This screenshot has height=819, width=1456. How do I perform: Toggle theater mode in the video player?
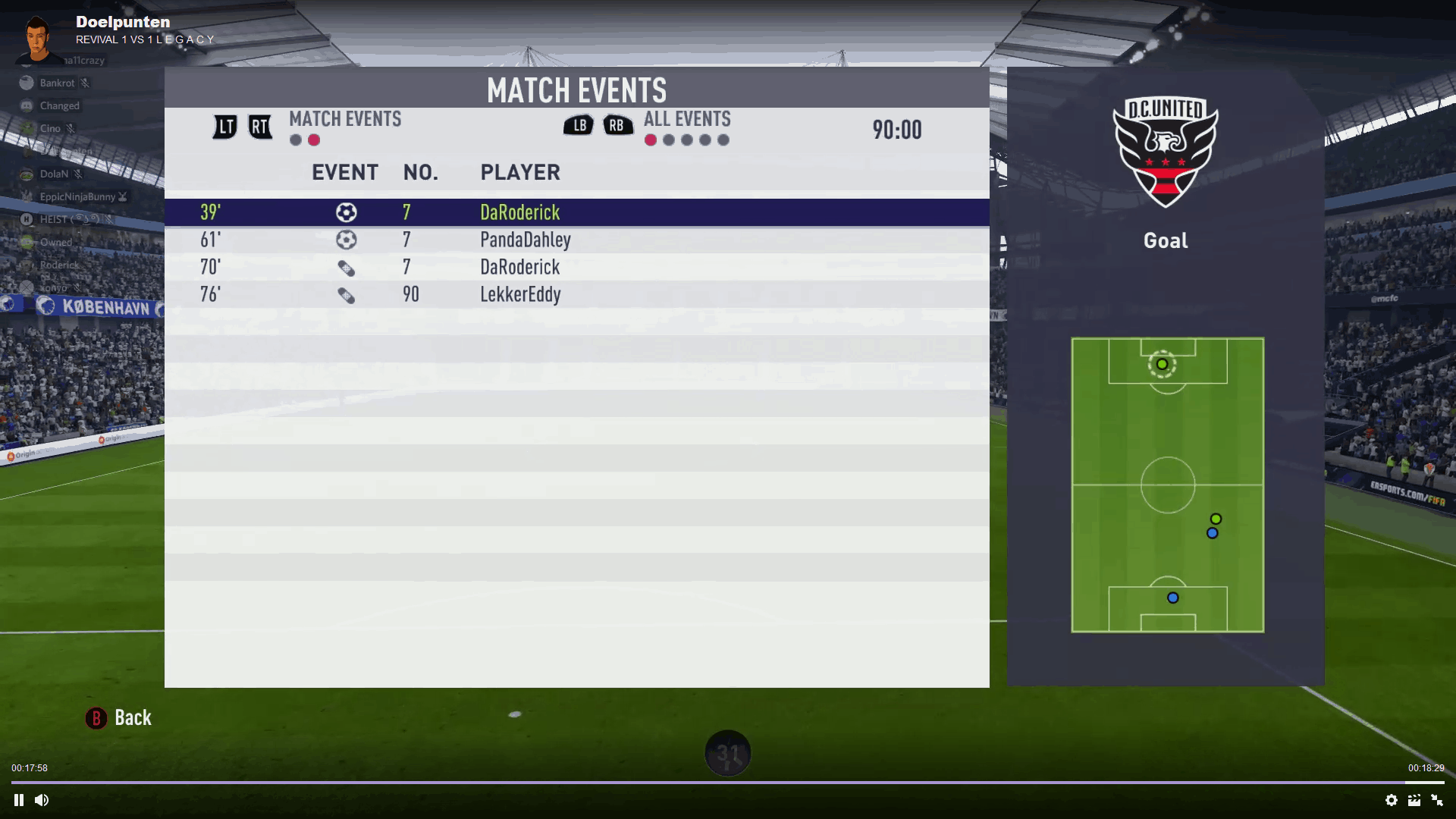pyautogui.click(x=1414, y=800)
